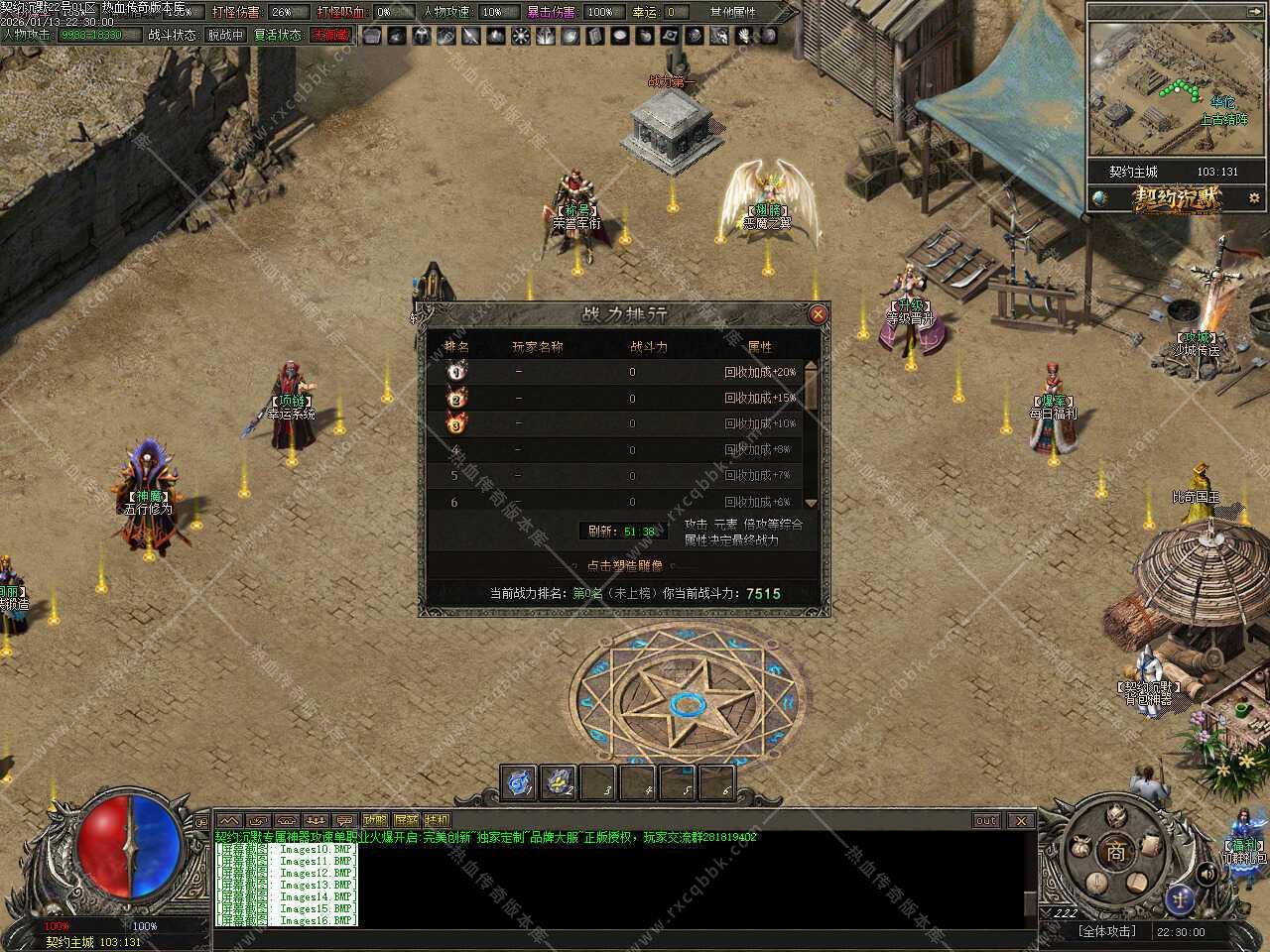Toggle the sound speaker icon
This screenshot has width=1270, height=952.
[1206, 875]
